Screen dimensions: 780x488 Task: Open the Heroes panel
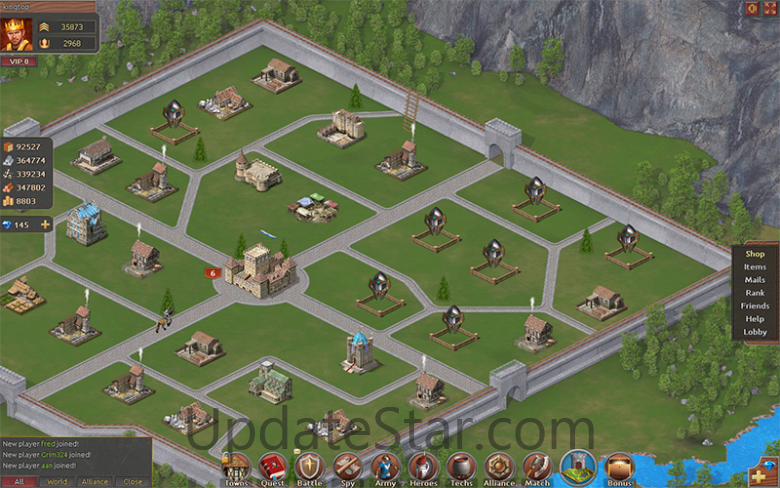tap(423, 467)
